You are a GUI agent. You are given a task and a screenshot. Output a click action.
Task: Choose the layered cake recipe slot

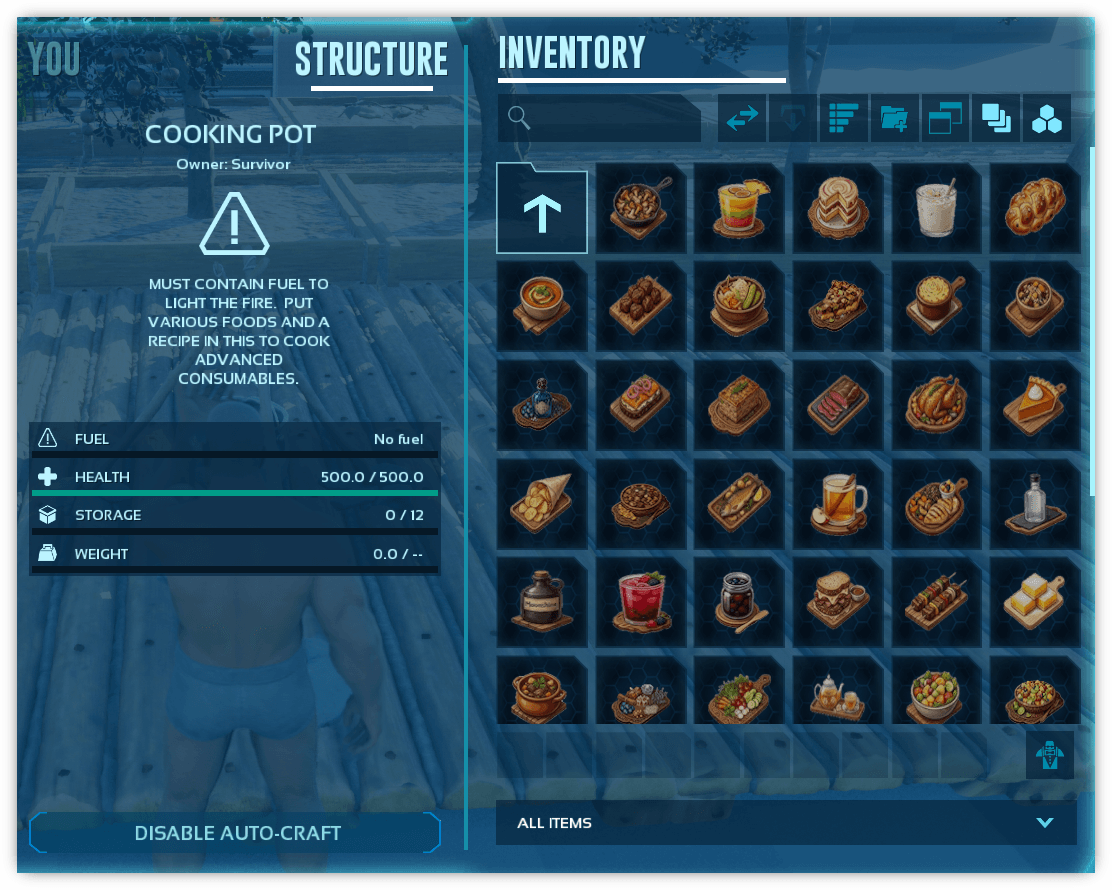(x=838, y=209)
